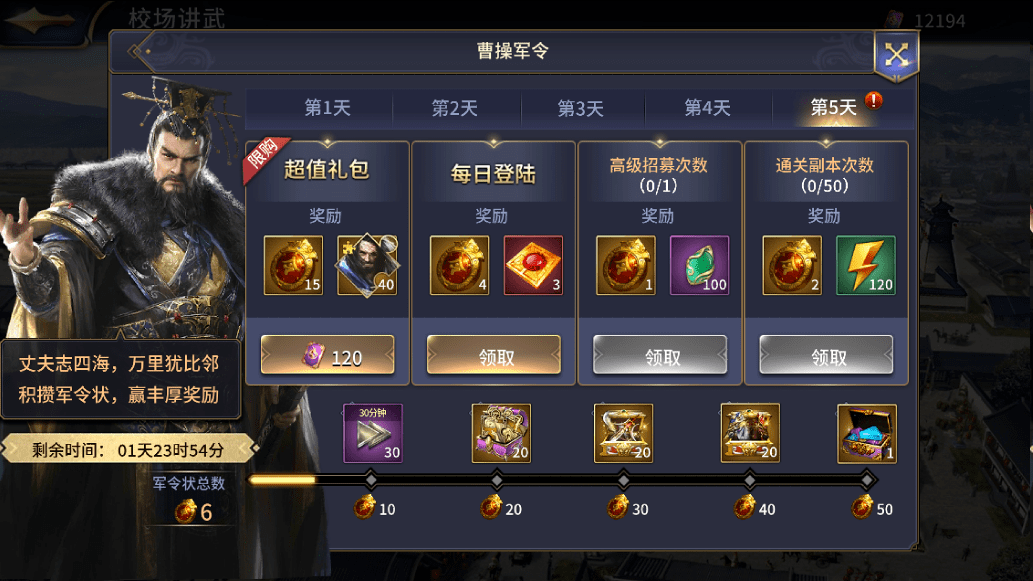Open the 40-token milestone reward chest
The height and width of the screenshot is (581, 1033).
click(x=750, y=433)
